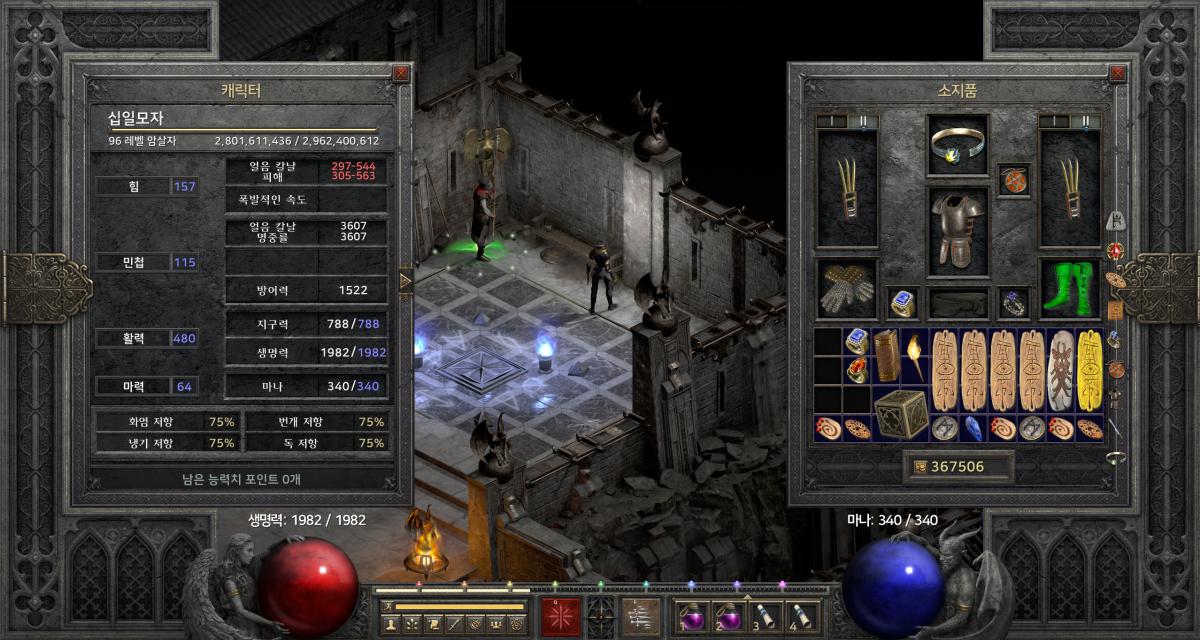Use the purple potion in belt slot 1
The image size is (1200, 640).
click(x=691, y=615)
